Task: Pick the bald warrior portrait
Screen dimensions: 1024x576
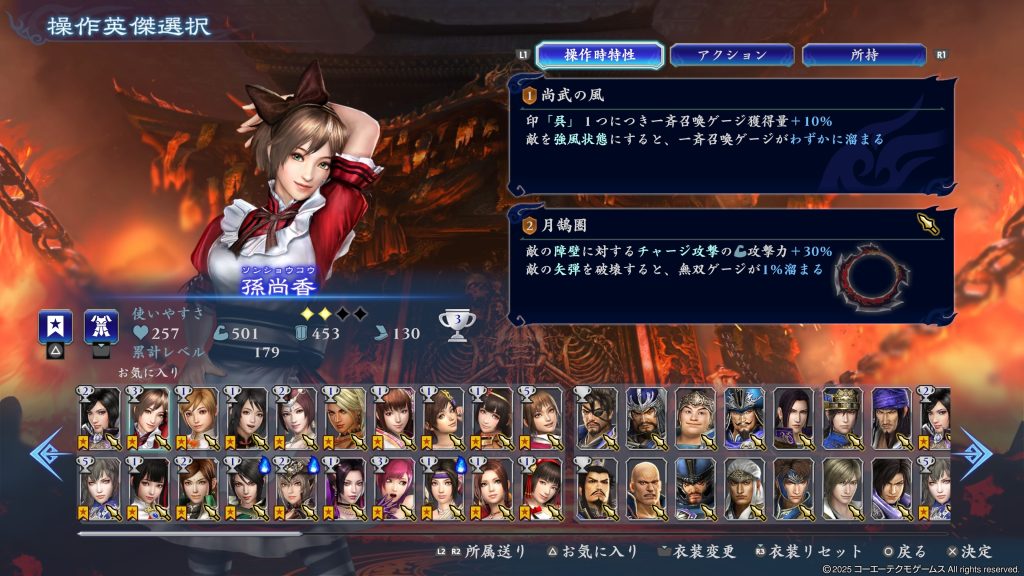Action: 646,486
